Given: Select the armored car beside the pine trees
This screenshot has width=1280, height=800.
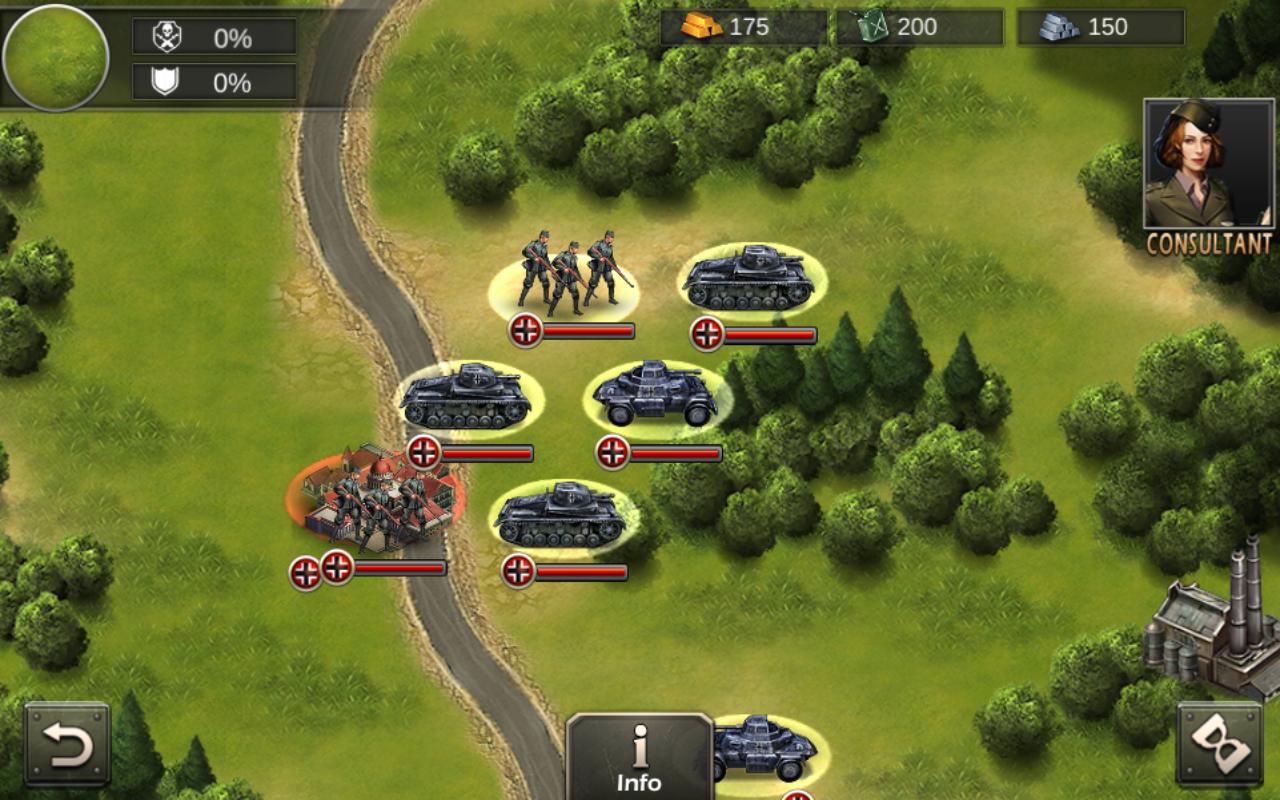Looking at the screenshot, I should coord(655,395).
